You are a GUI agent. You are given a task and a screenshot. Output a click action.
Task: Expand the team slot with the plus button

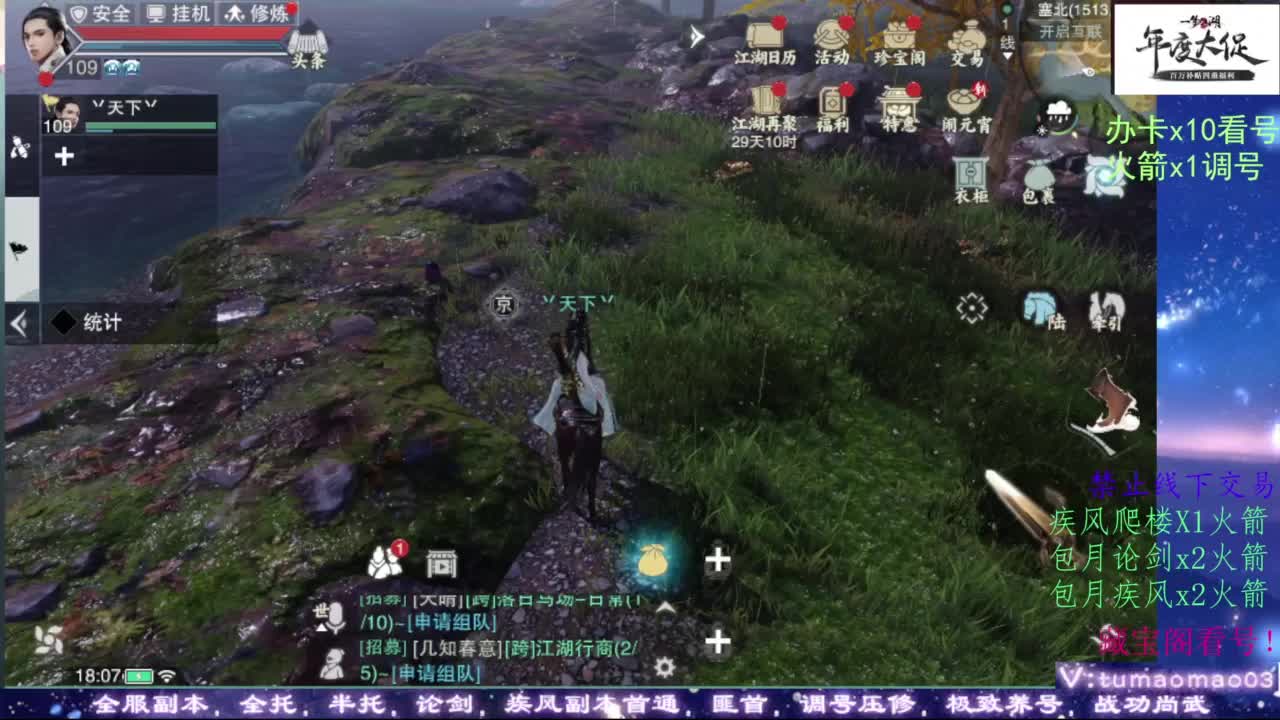pos(66,155)
